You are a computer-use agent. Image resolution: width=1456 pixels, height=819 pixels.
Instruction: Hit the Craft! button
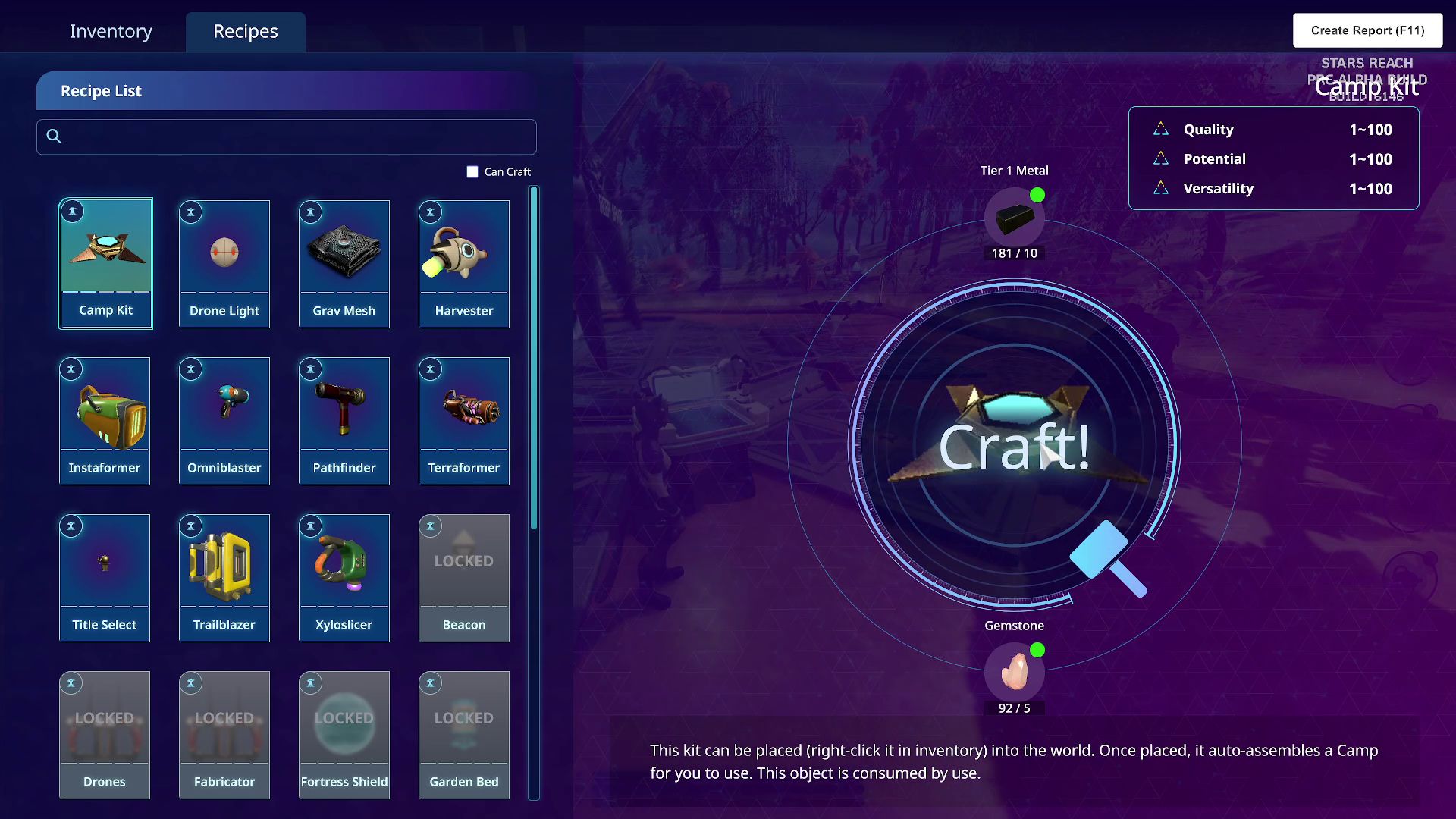1014,446
